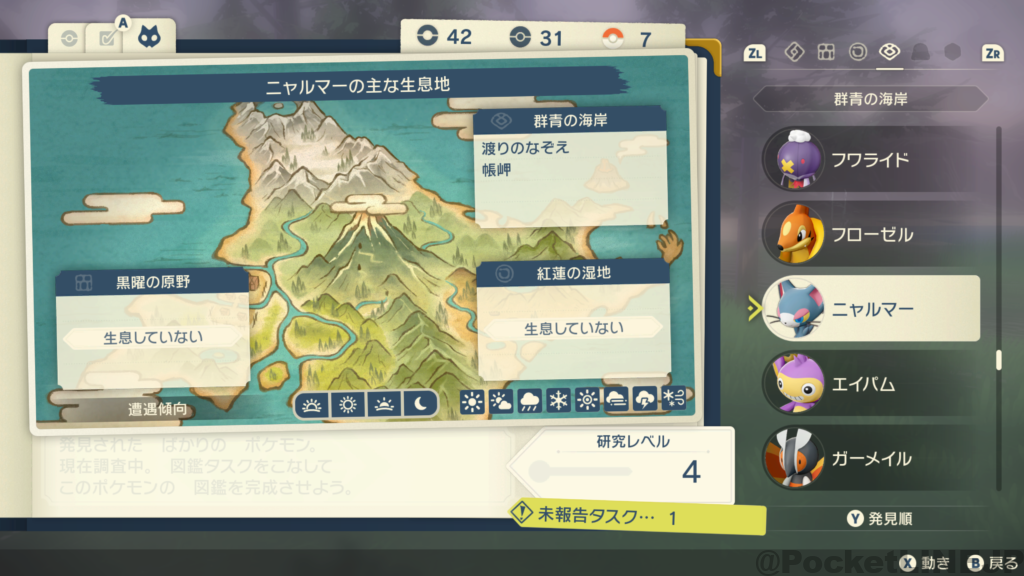
Task: Choose the フローゼル entry
Action: 869,235
